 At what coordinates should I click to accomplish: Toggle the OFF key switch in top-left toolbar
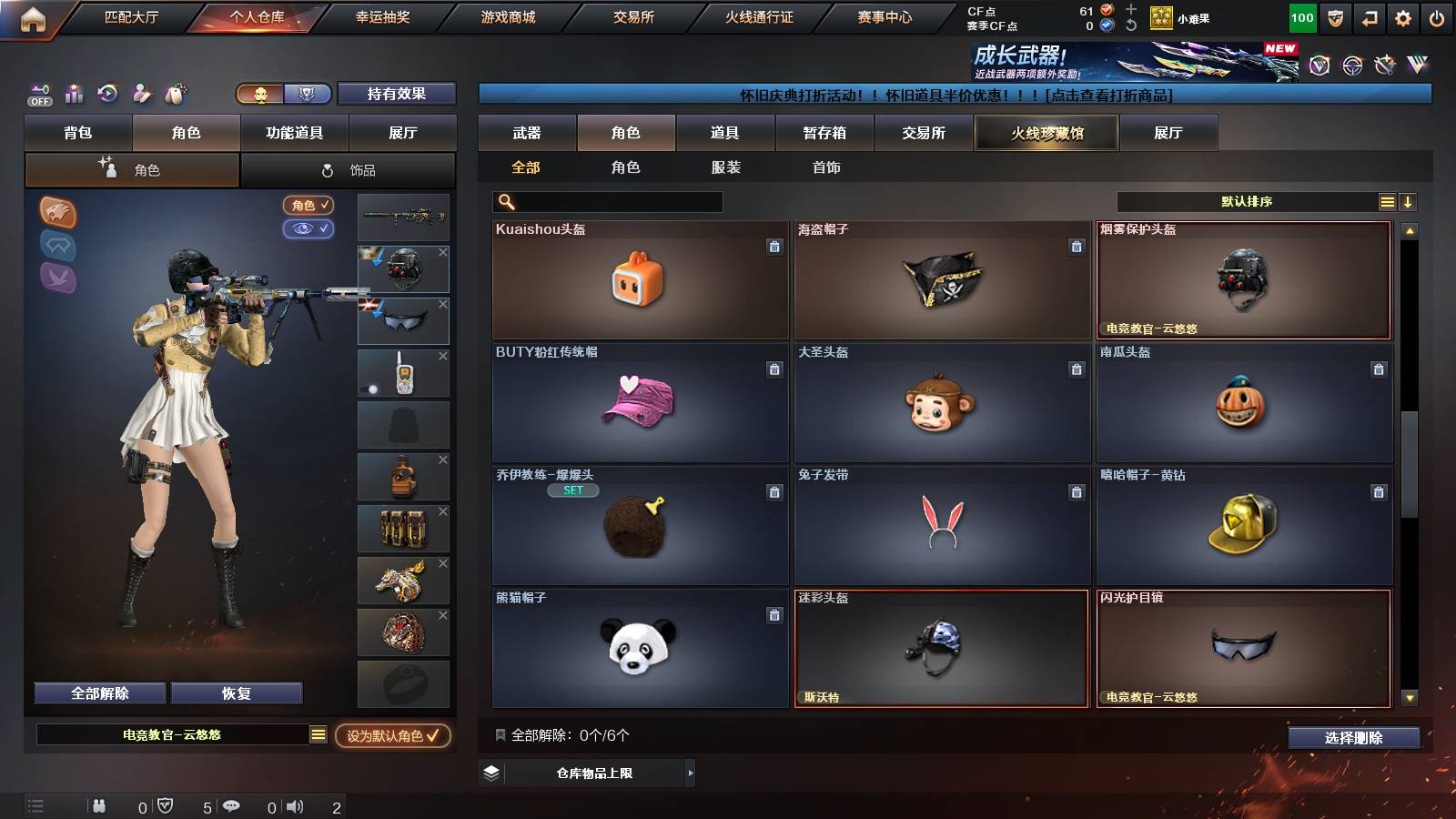pos(38,94)
